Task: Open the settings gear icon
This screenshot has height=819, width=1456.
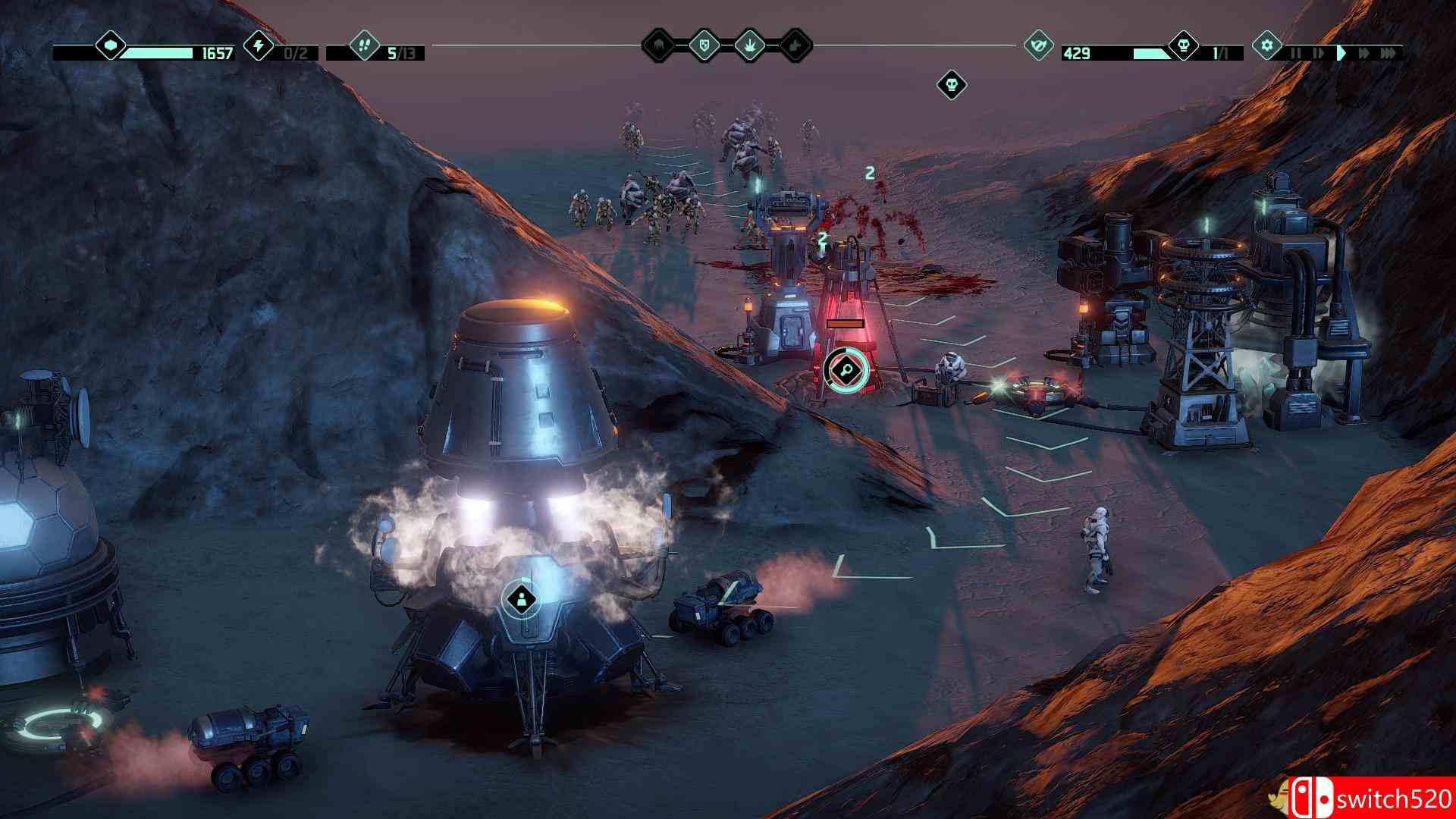Action: click(1267, 45)
